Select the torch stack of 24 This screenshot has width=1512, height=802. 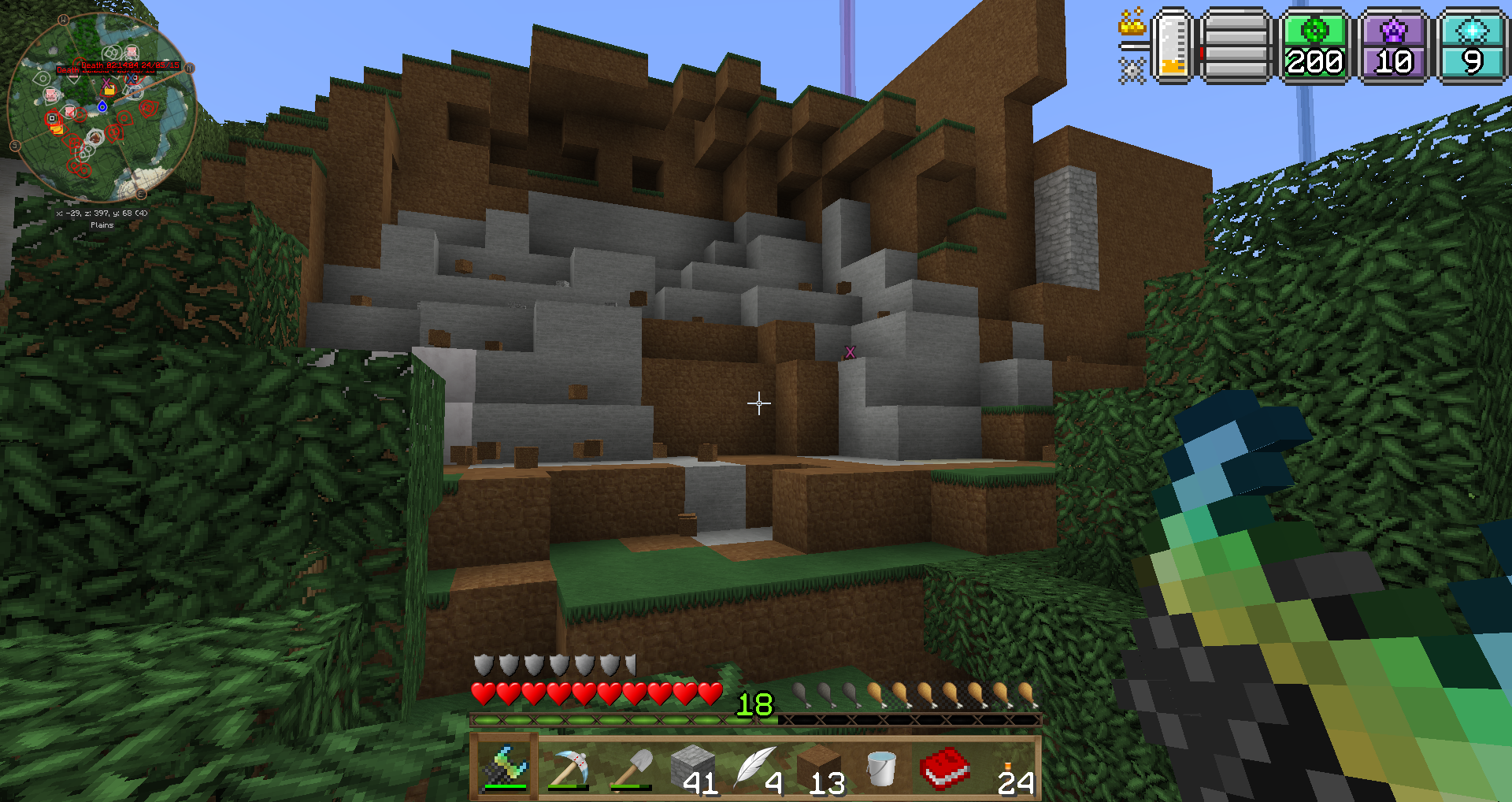(x=1009, y=768)
